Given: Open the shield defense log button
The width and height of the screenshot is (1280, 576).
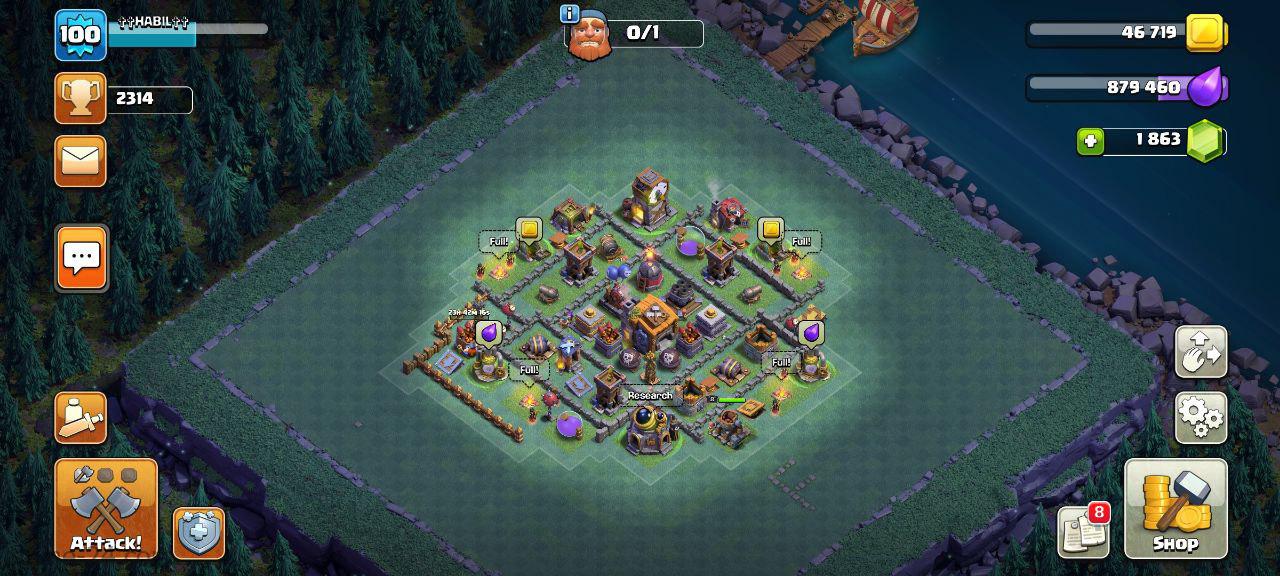Looking at the screenshot, I should 199,533.
